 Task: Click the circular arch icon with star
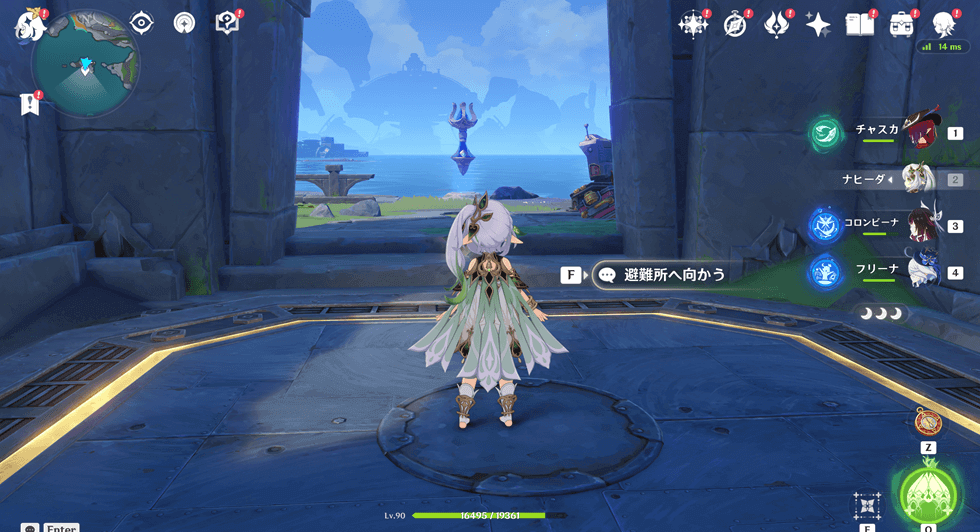pos(184,23)
